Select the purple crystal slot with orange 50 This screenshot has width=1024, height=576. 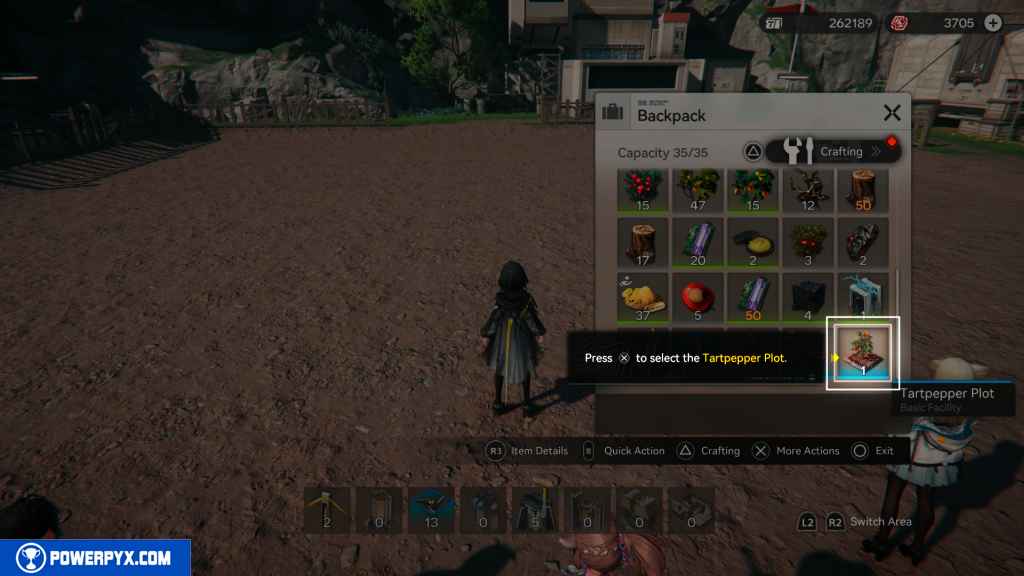click(x=753, y=298)
